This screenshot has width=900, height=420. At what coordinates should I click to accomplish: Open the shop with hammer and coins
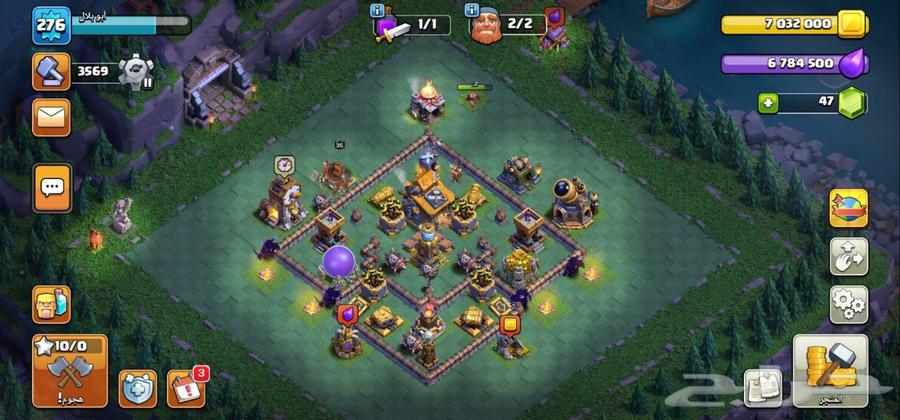(828, 371)
